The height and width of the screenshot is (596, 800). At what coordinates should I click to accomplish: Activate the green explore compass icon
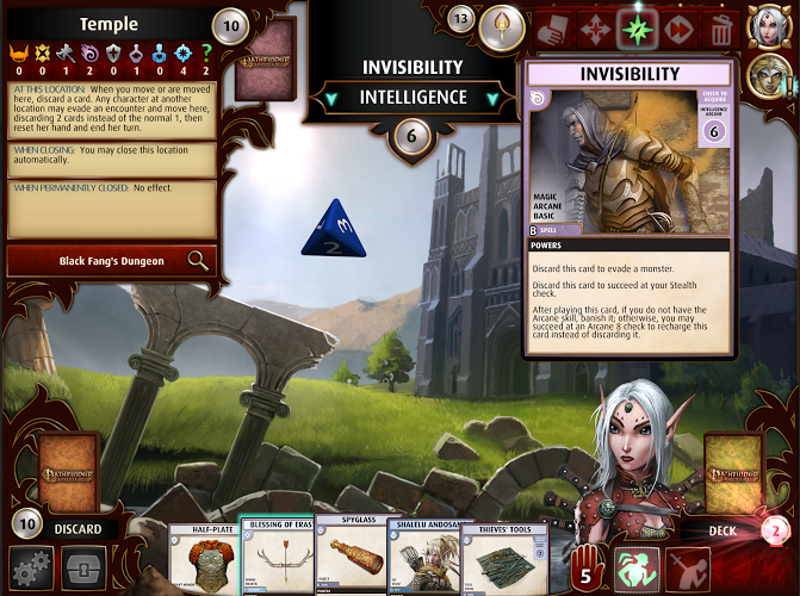[x=636, y=30]
